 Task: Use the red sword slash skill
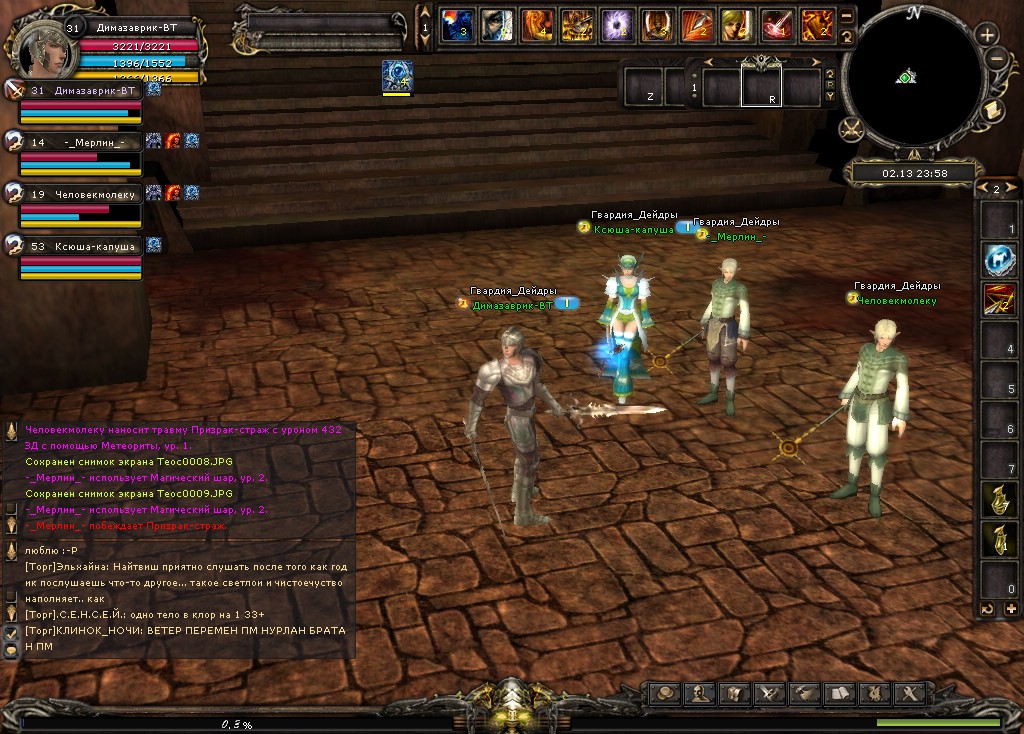click(x=776, y=25)
